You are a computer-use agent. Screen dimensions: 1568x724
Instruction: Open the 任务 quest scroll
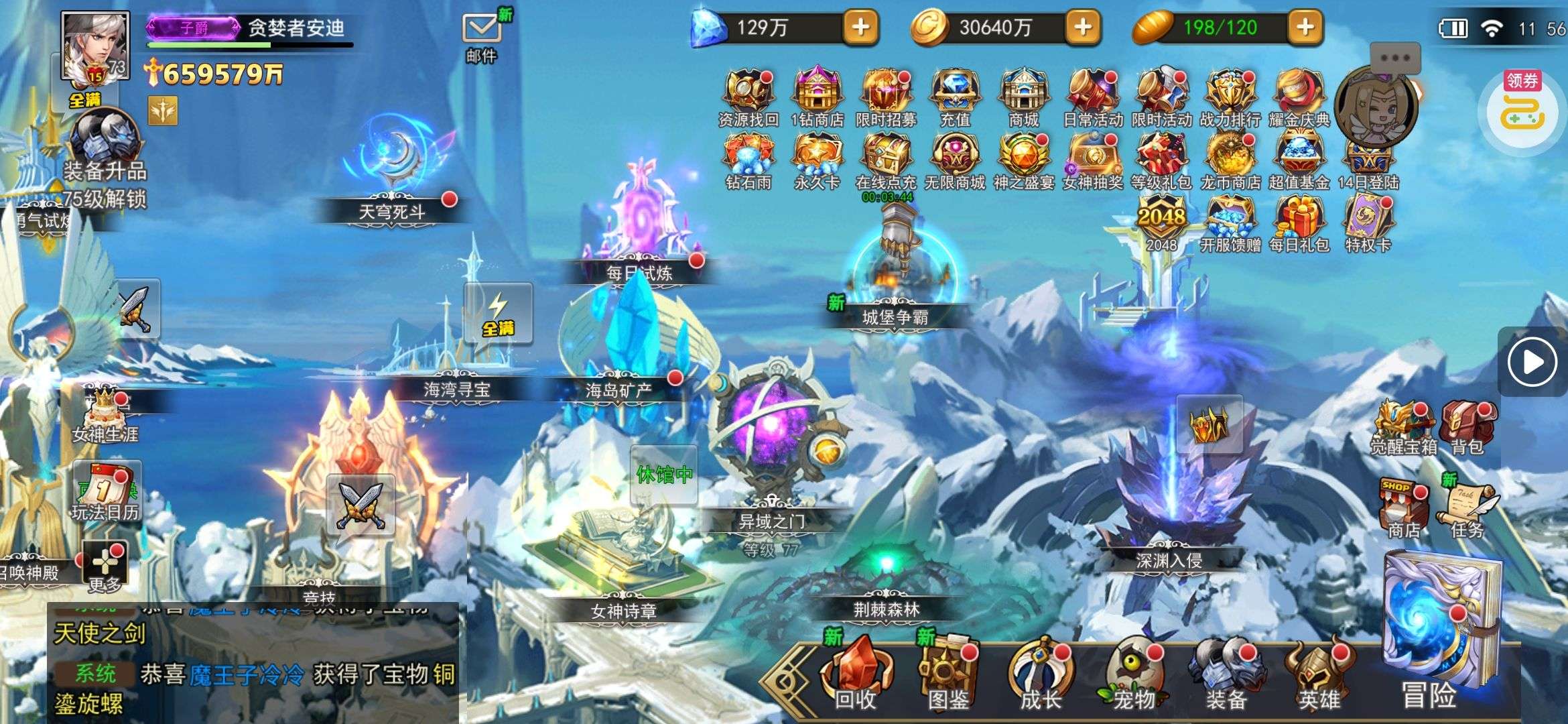1467,509
